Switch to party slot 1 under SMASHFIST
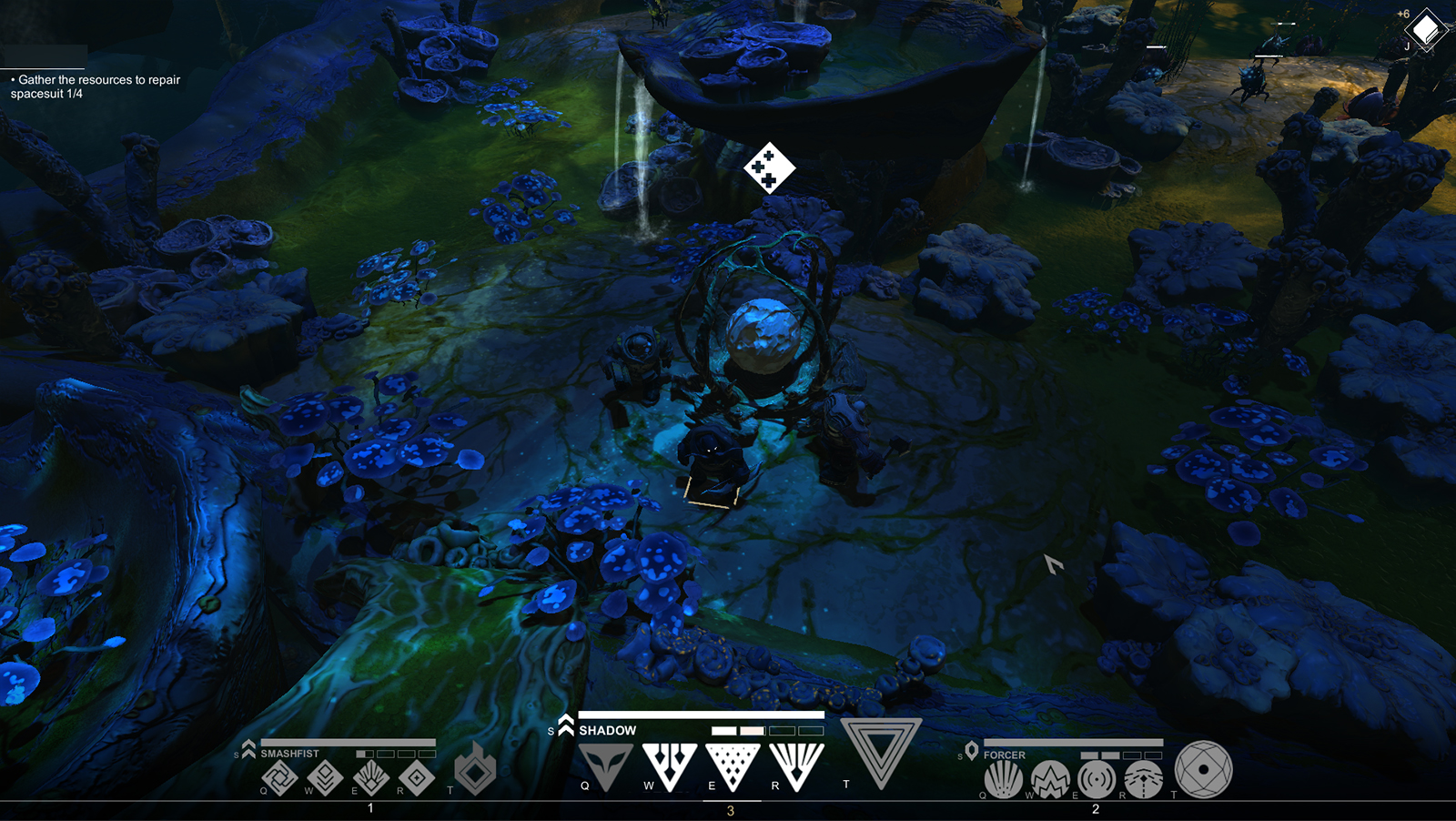Screen dimensions: 1456x821 [x=370, y=806]
